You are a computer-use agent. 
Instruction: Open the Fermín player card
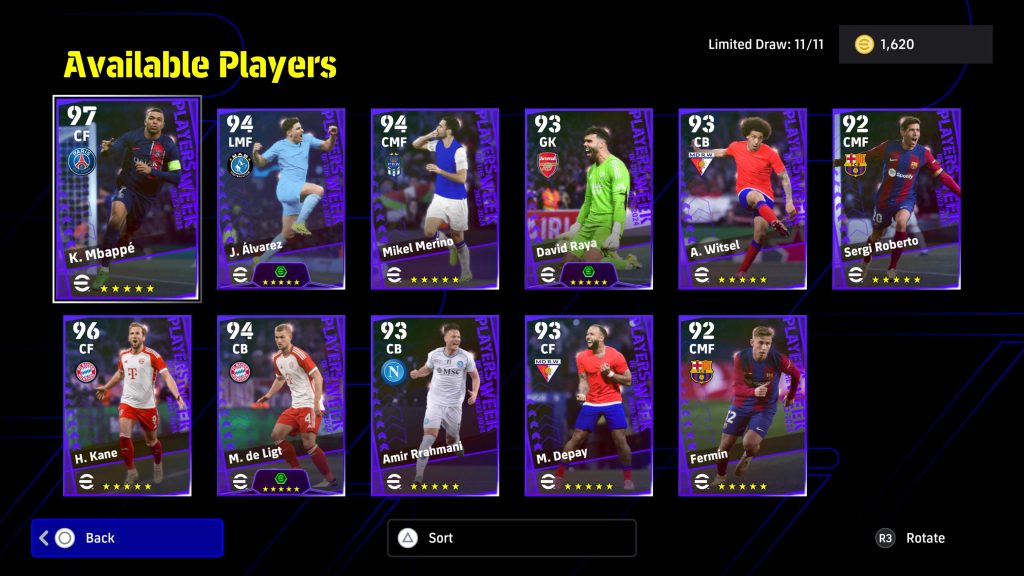pos(743,405)
